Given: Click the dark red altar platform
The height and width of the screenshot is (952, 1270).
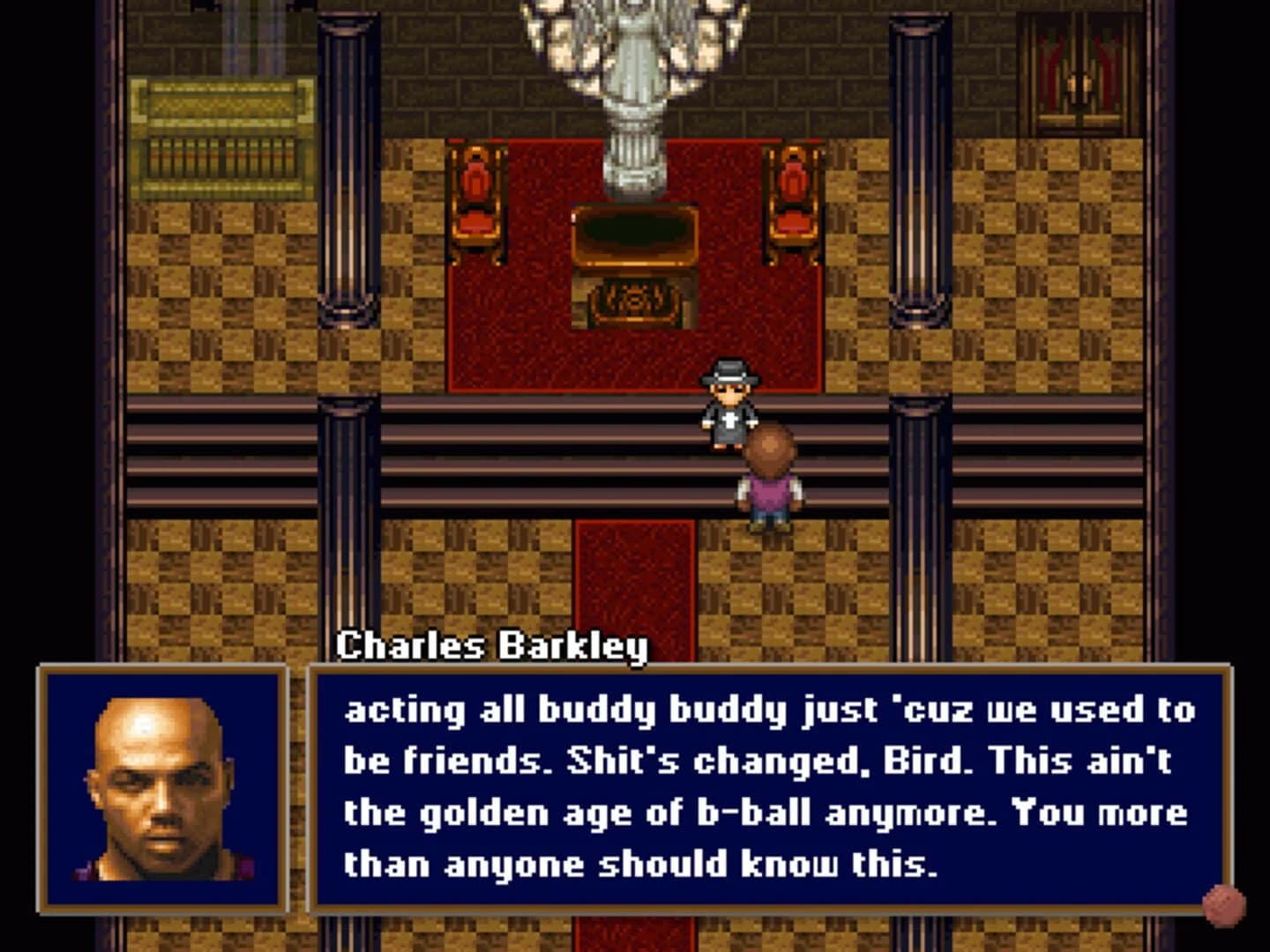Looking at the screenshot, I should pyautogui.click(x=529, y=353).
